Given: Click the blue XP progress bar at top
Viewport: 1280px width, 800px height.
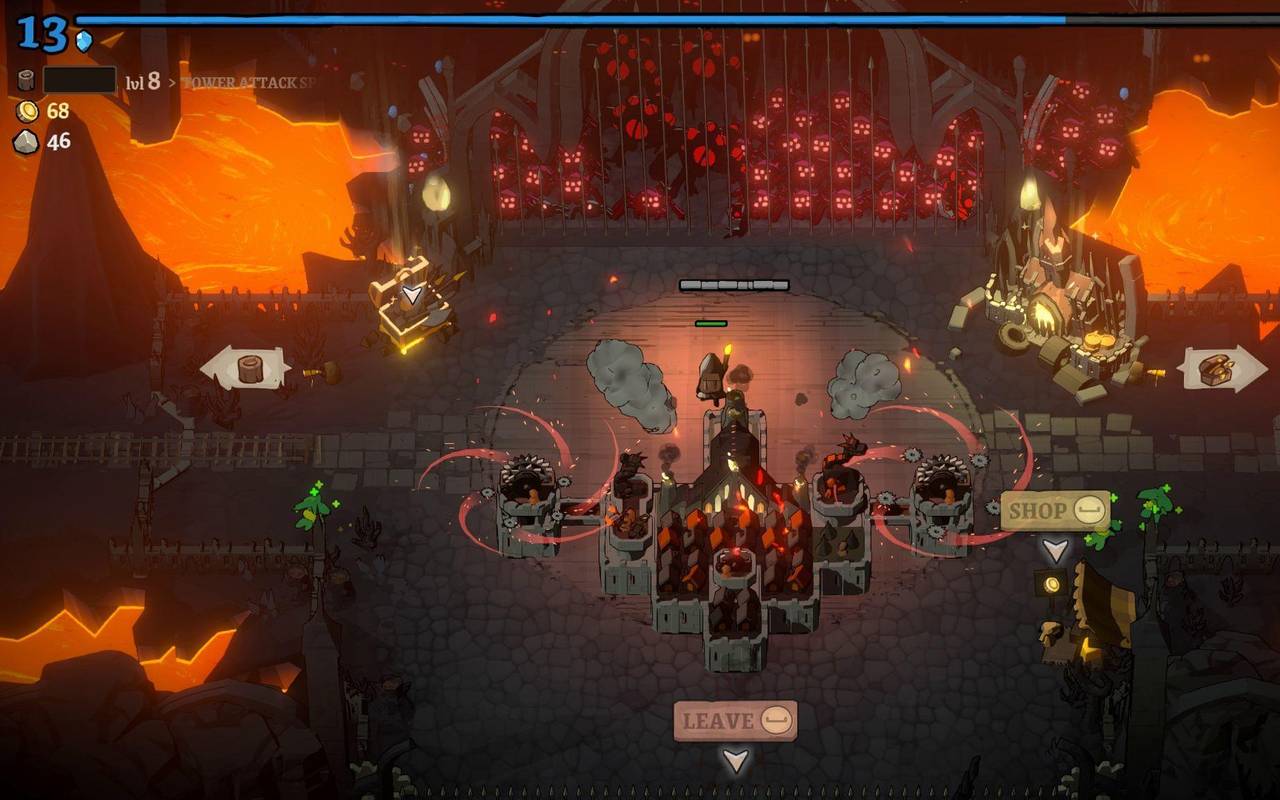Looking at the screenshot, I should click(640, 17).
